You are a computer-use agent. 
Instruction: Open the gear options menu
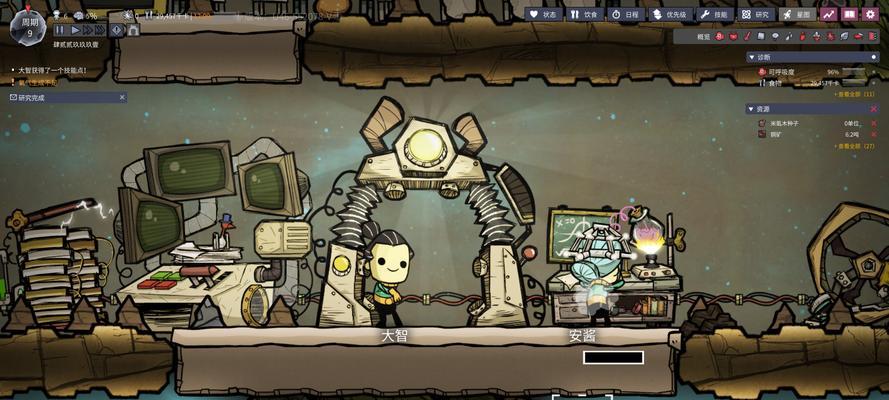coord(871,15)
